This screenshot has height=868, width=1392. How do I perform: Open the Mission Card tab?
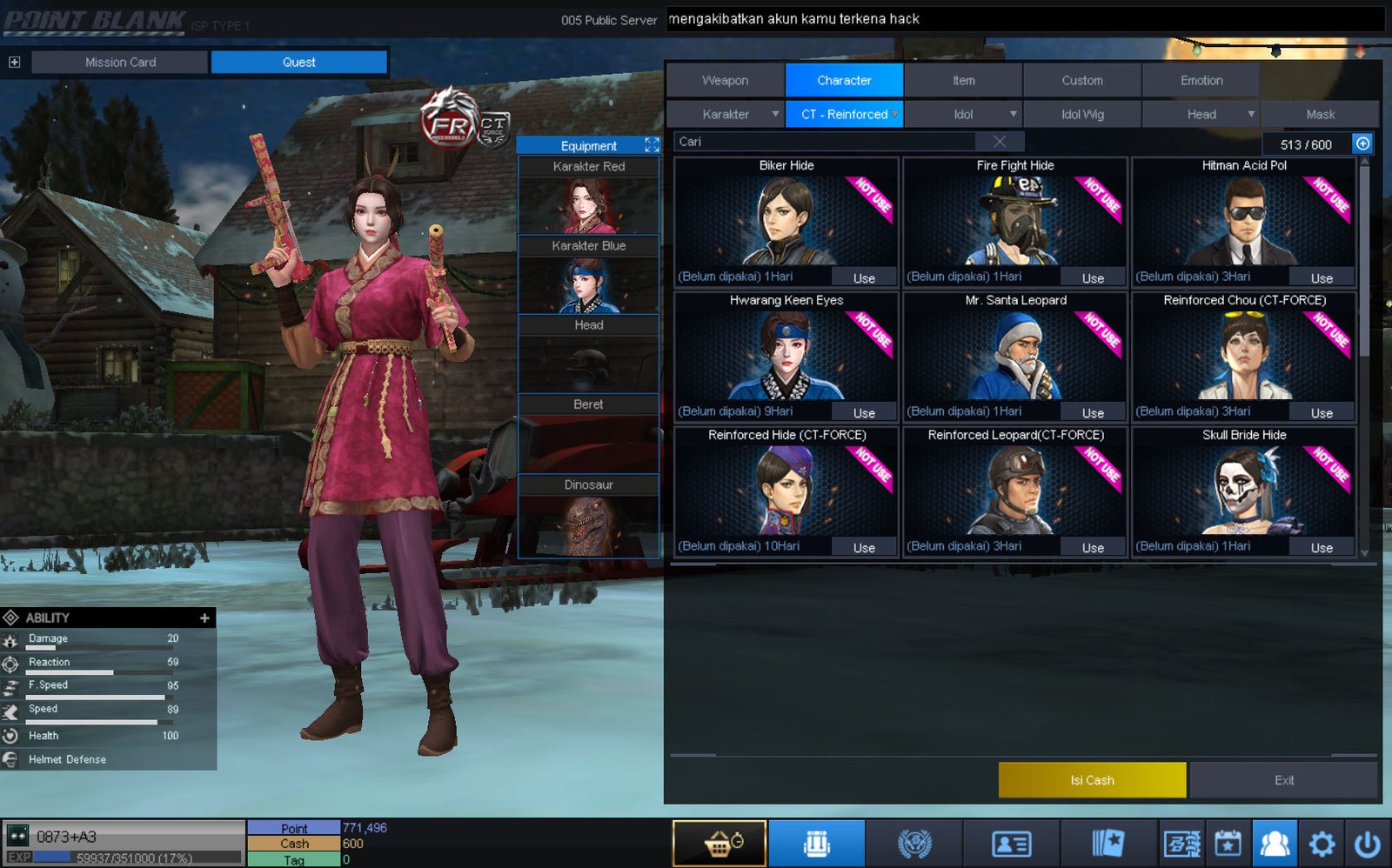(x=120, y=62)
